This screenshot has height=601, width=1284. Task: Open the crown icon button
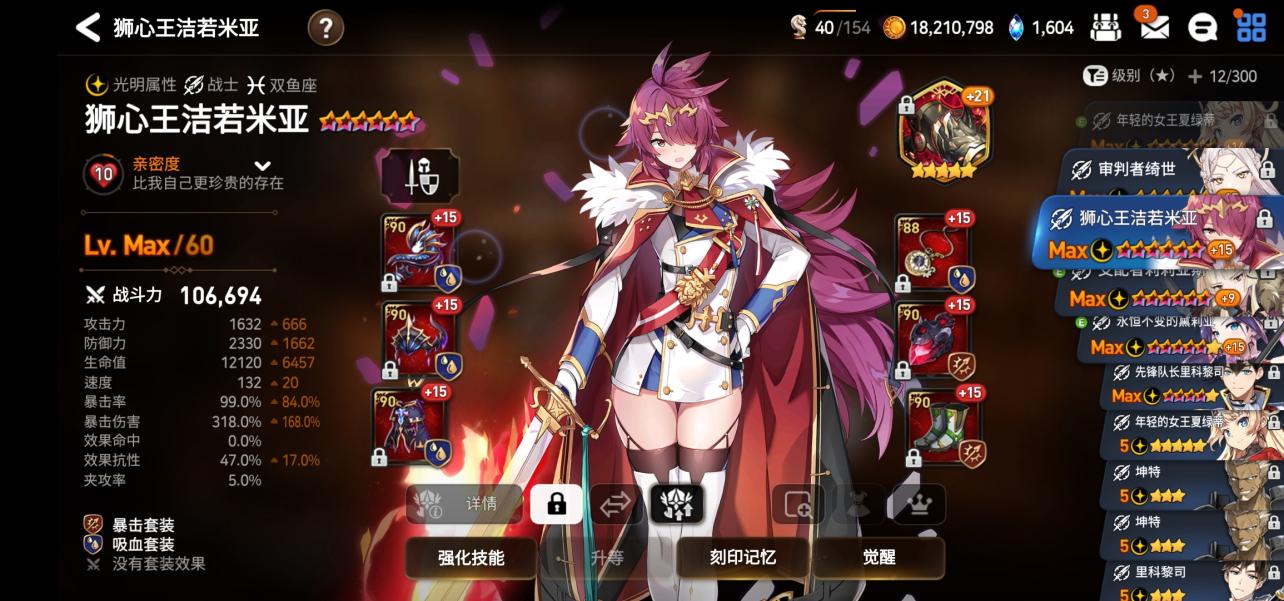918,505
